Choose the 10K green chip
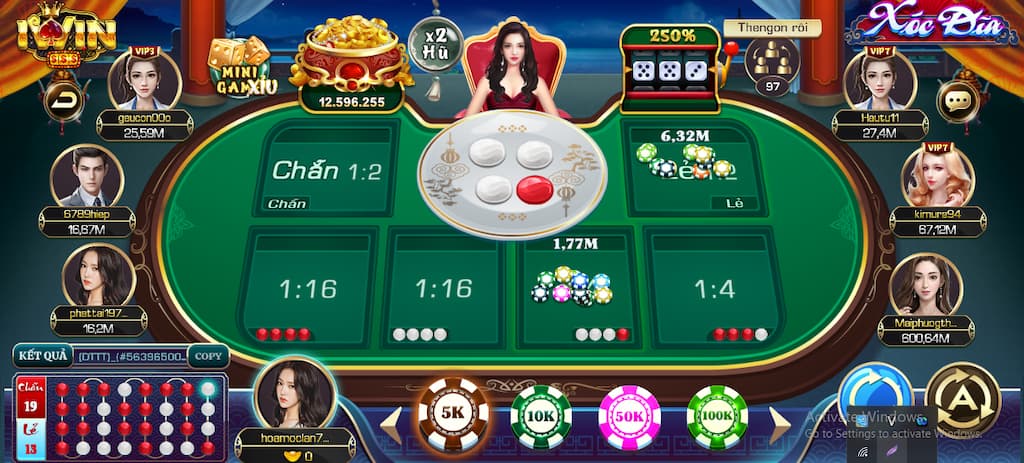The height and width of the screenshot is (463, 1024). click(x=541, y=416)
